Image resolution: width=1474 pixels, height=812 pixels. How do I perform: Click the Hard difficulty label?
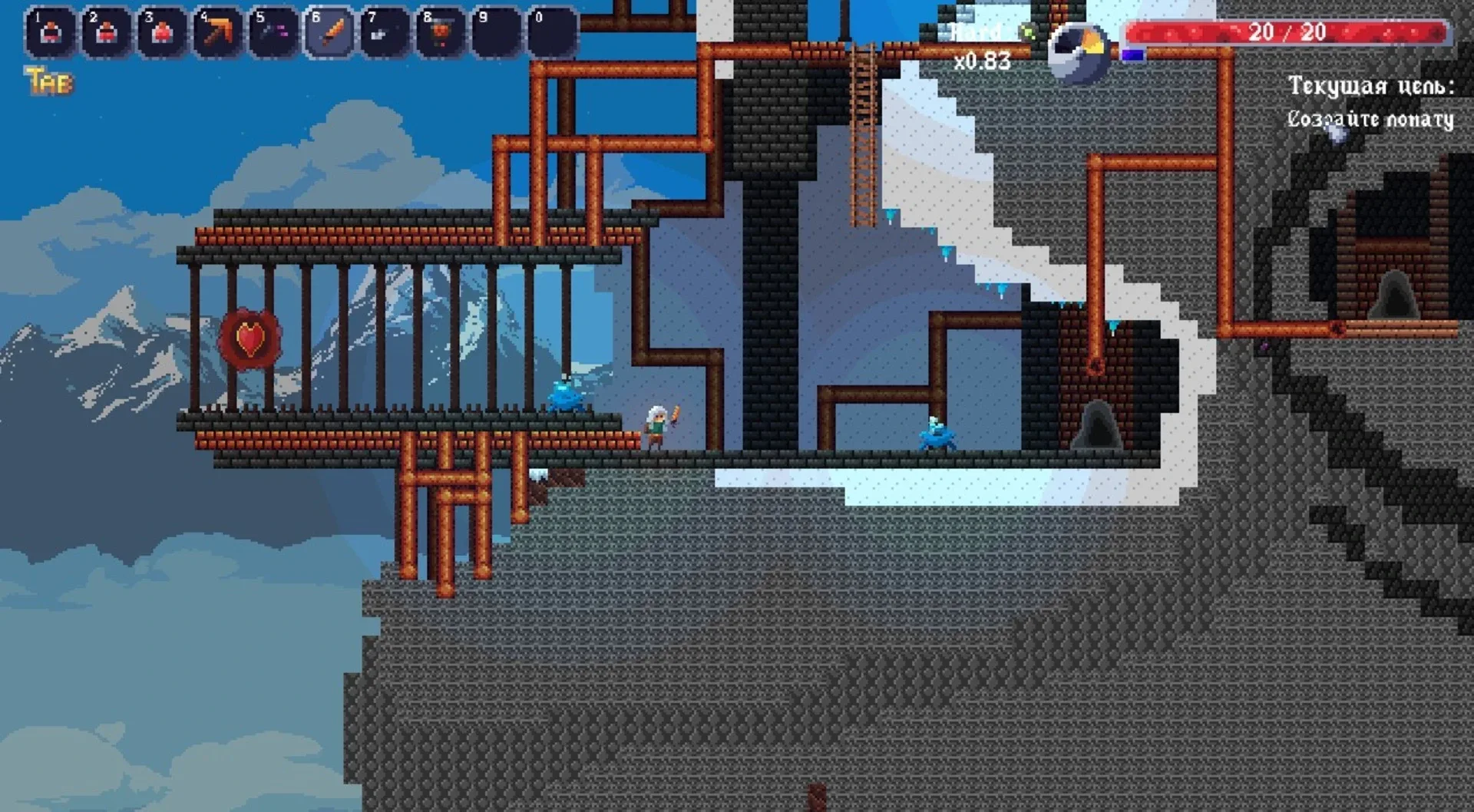(977, 32)
